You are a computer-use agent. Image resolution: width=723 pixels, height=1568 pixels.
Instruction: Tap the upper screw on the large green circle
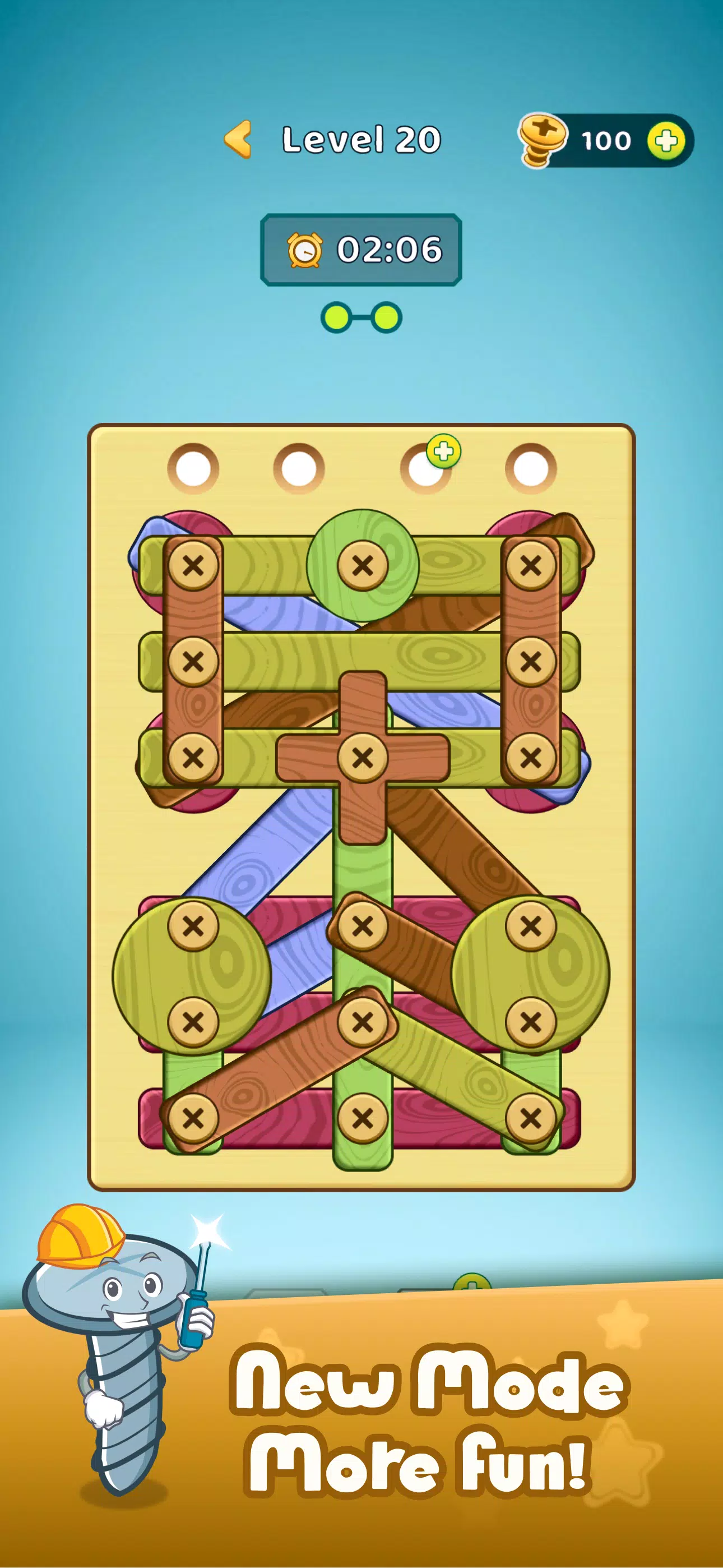coord(193,925)
